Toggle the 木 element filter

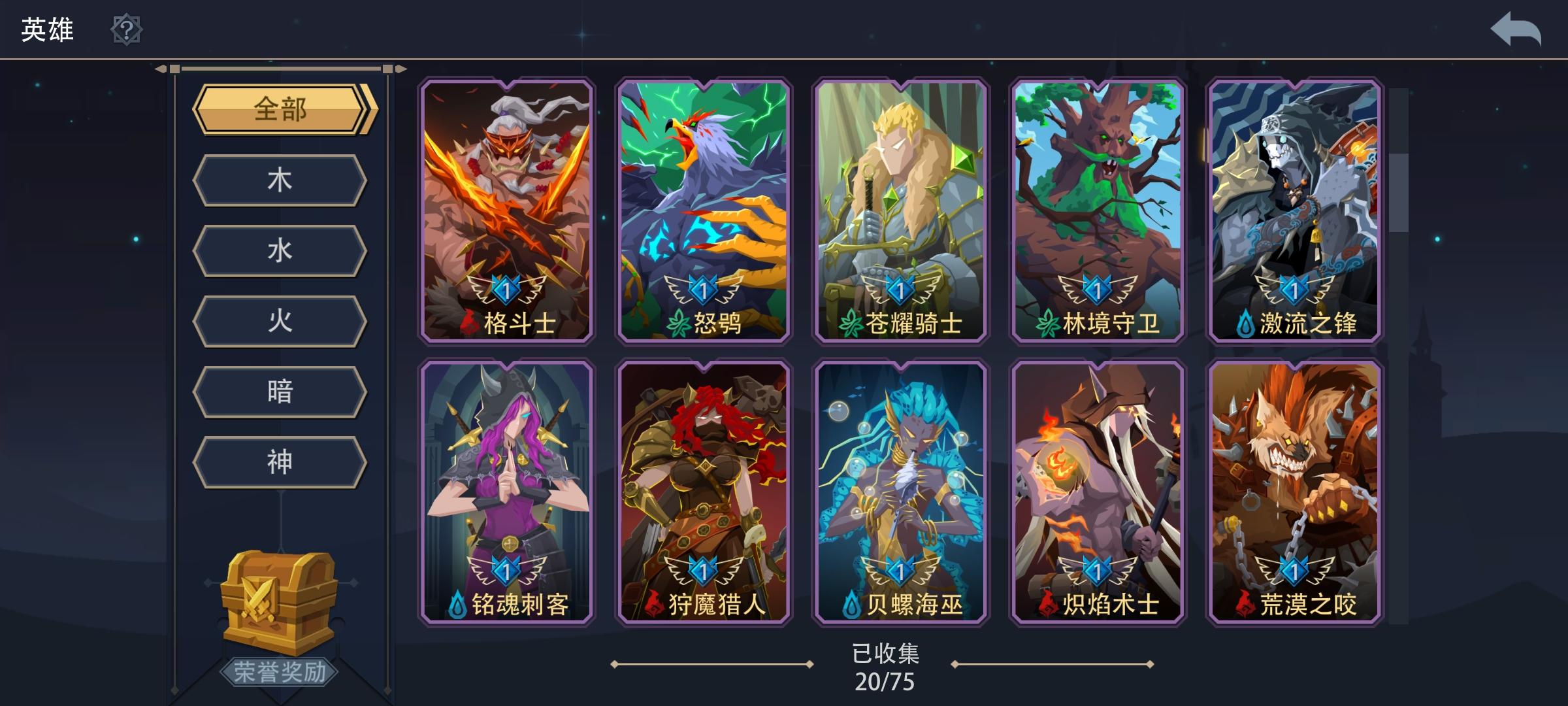click(x=280, y=180)
